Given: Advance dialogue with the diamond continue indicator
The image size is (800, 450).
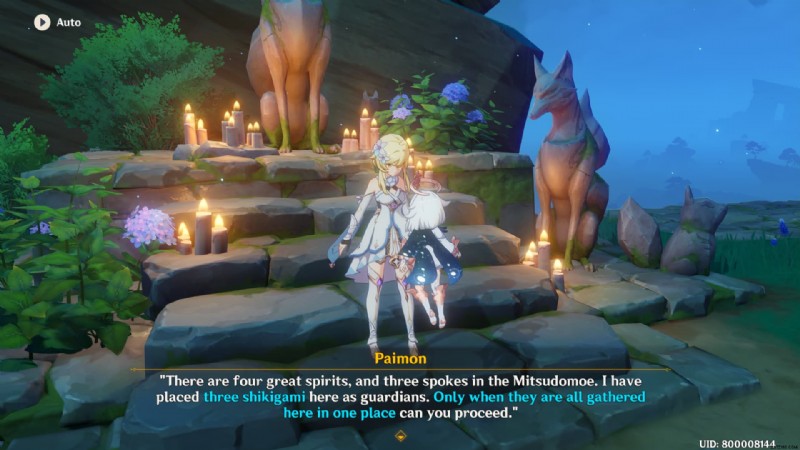Looking at the screenshot, I should point(401,435).
